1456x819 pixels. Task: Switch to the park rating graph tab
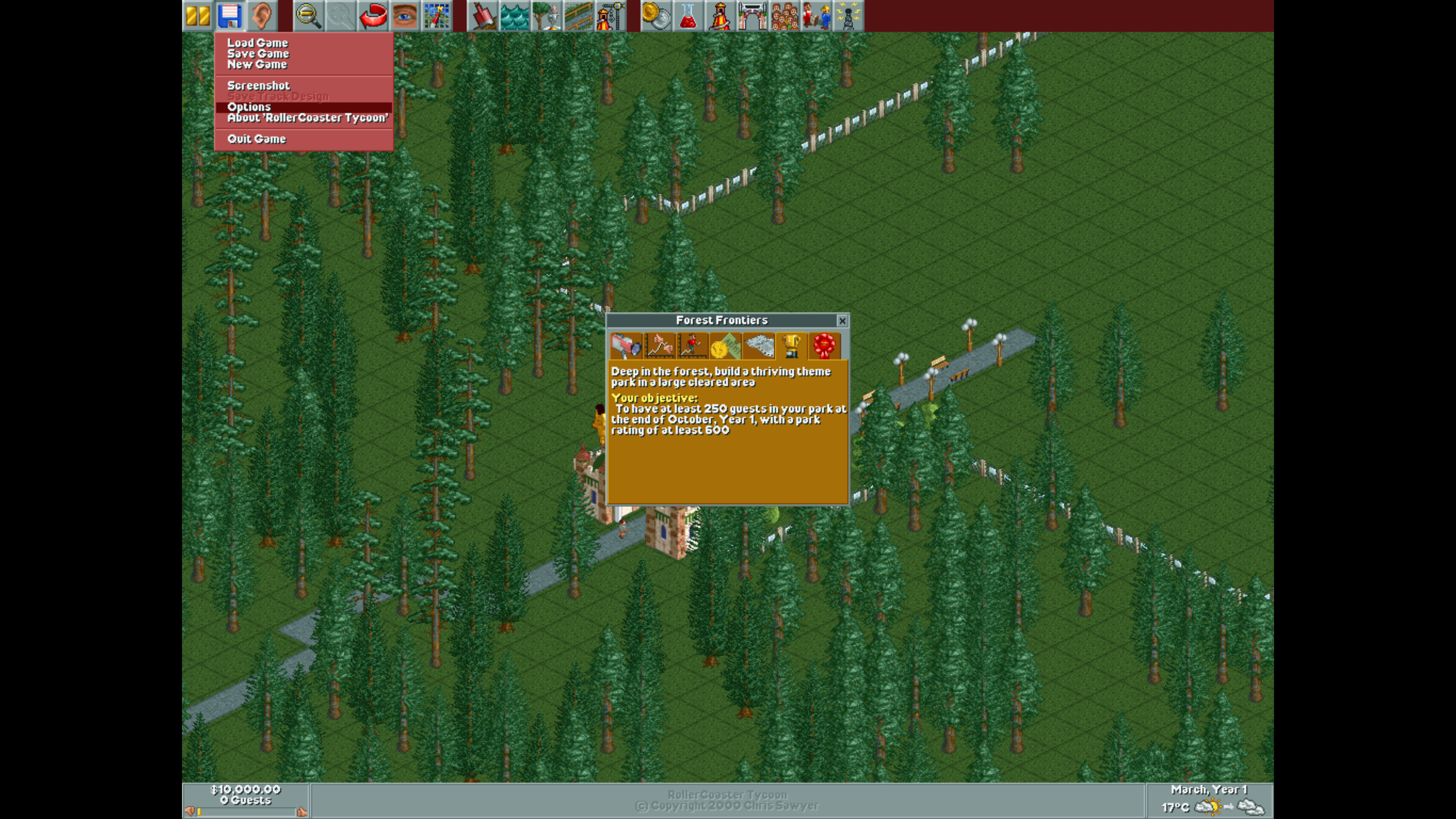[x=660, y=346]
